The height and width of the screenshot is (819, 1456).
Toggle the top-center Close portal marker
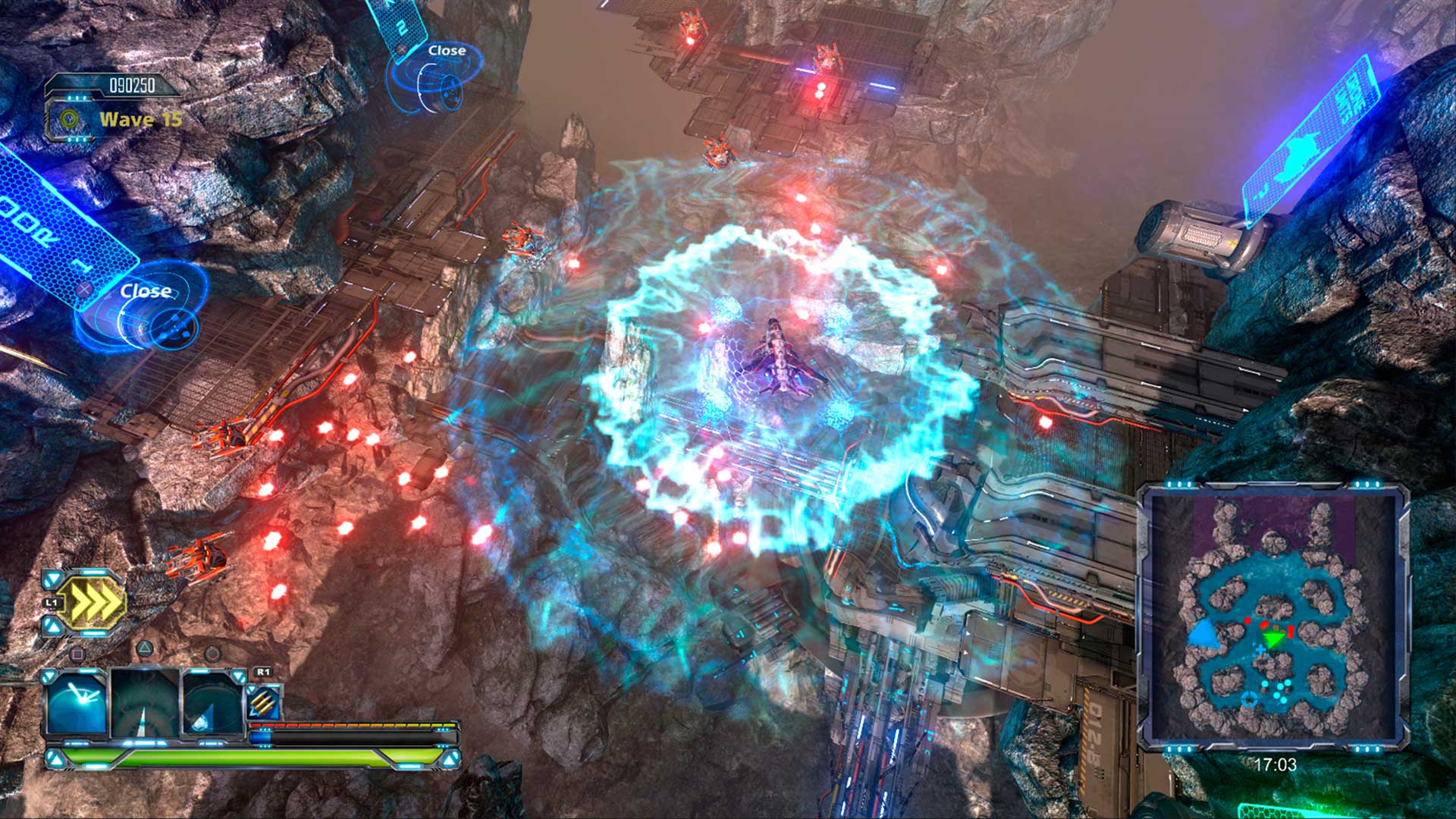[446, 52]
